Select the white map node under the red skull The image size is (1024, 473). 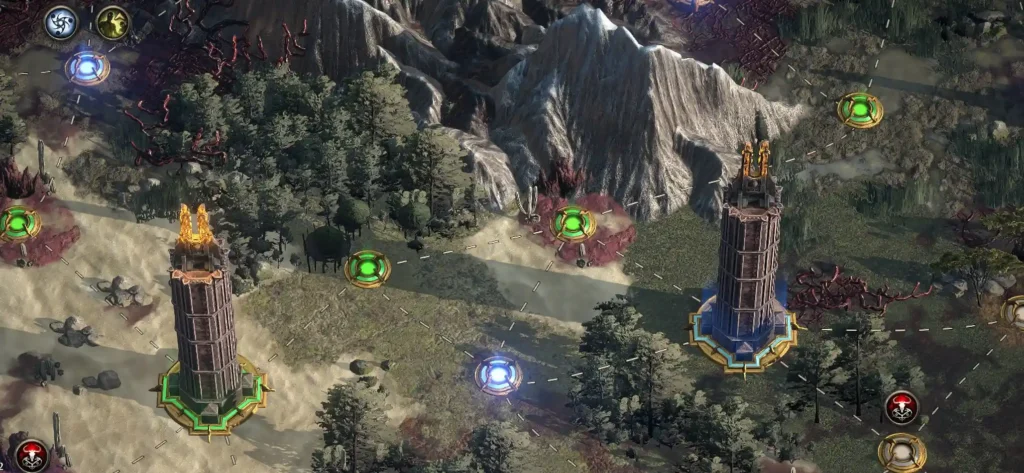pyautogui.click(x=901, y=451)
